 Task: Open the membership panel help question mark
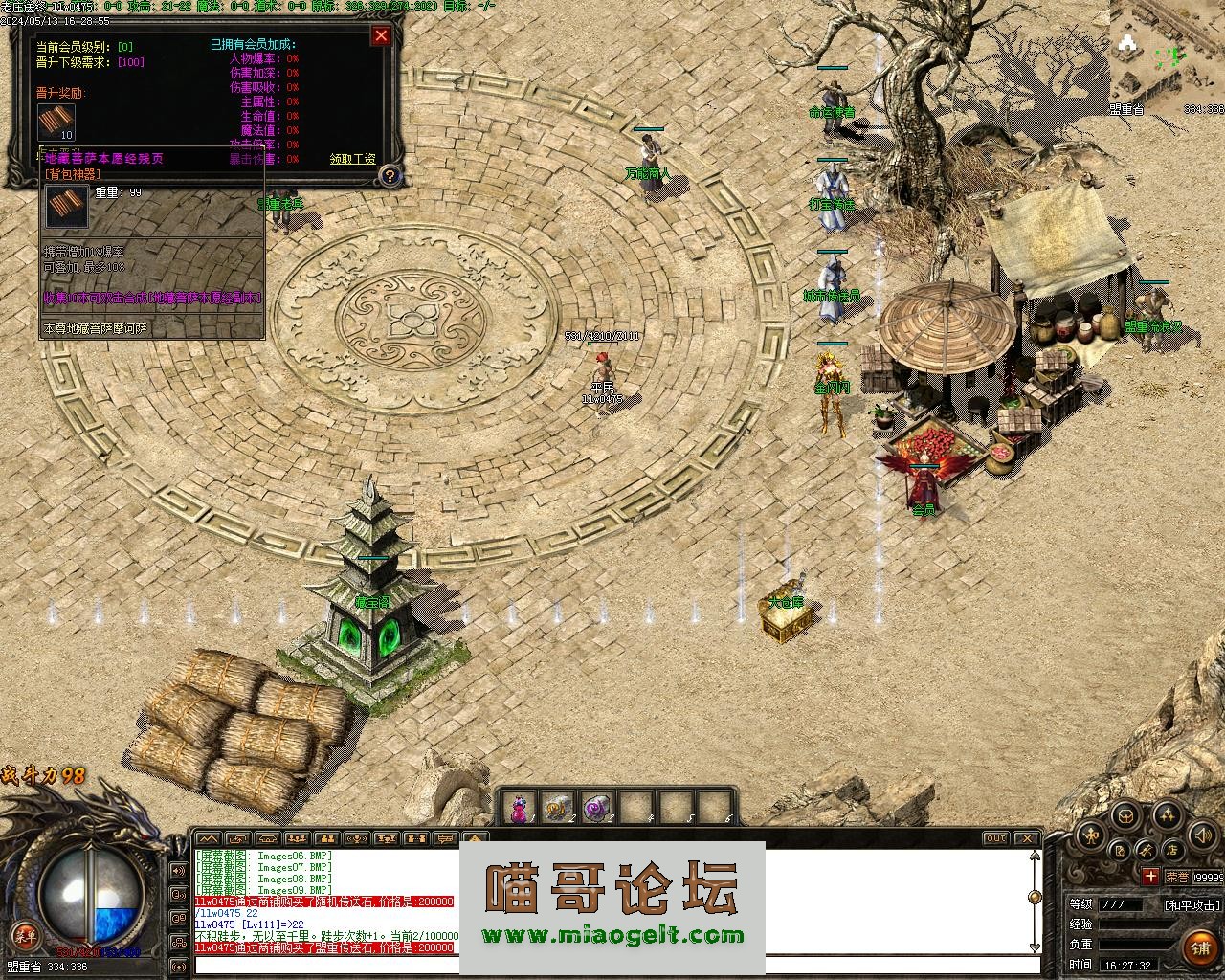(390, 175)
